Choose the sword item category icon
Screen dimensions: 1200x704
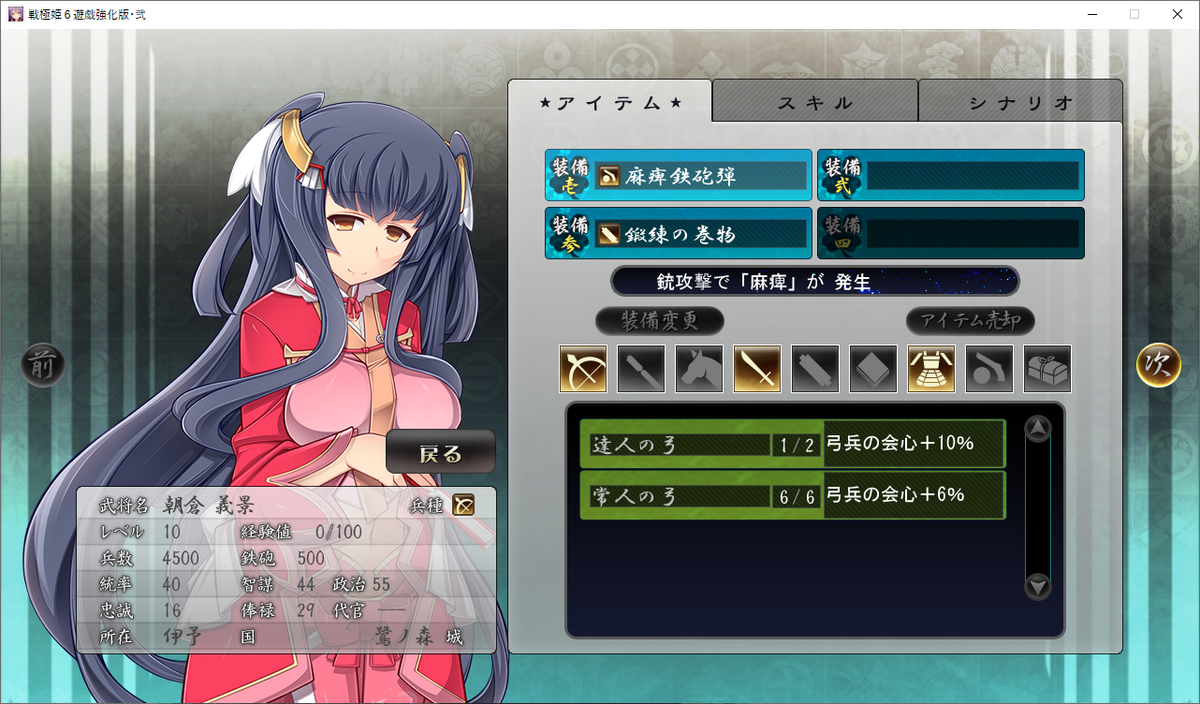[757, 369]
